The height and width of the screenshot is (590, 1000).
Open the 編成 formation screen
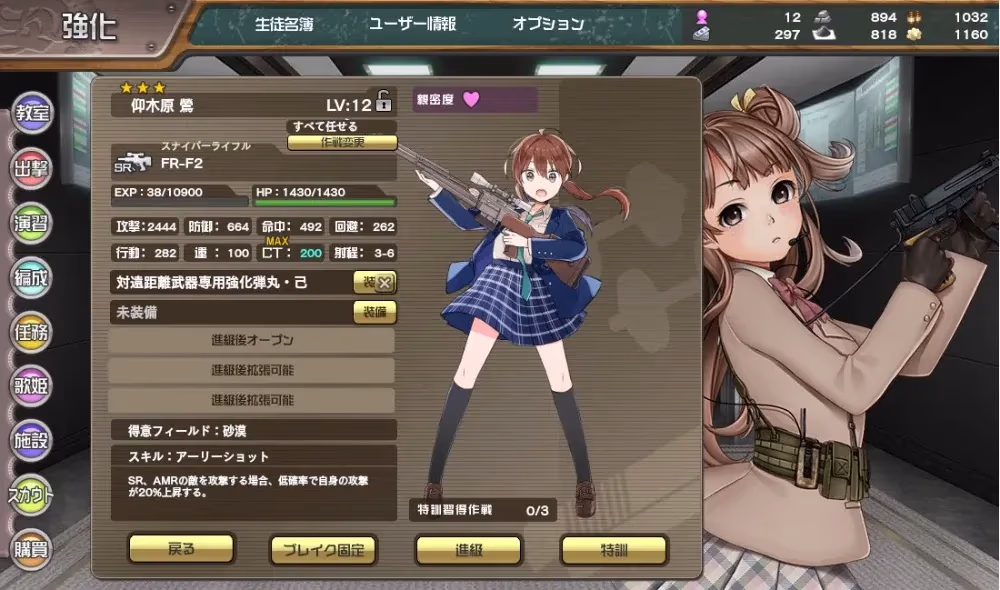click(x=31, y=277)
